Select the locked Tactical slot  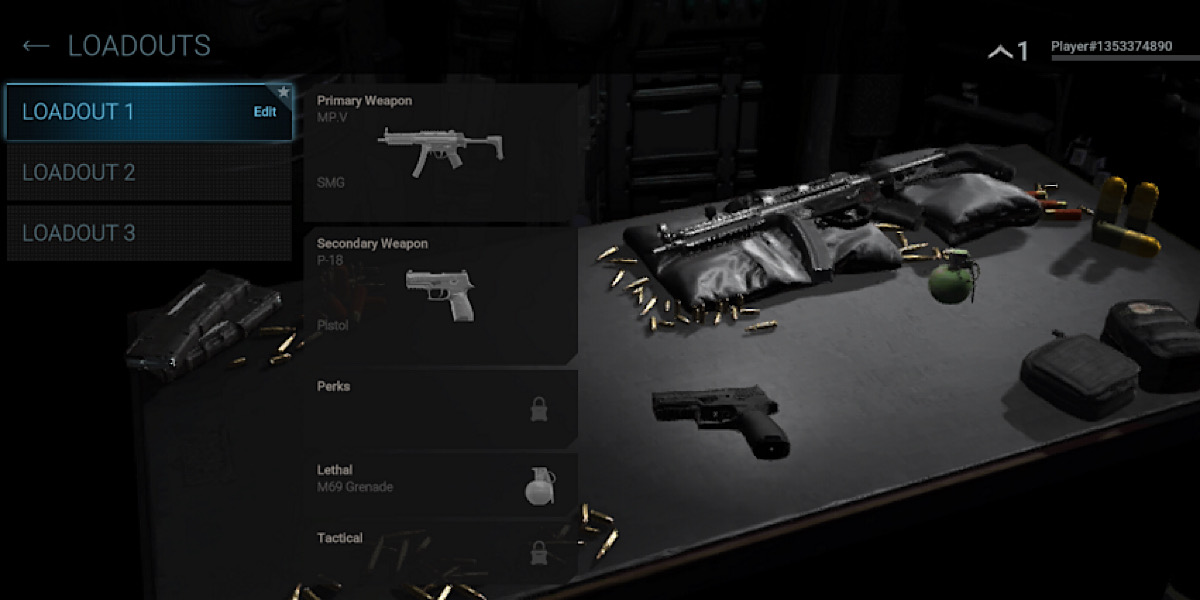pos(440,546)
